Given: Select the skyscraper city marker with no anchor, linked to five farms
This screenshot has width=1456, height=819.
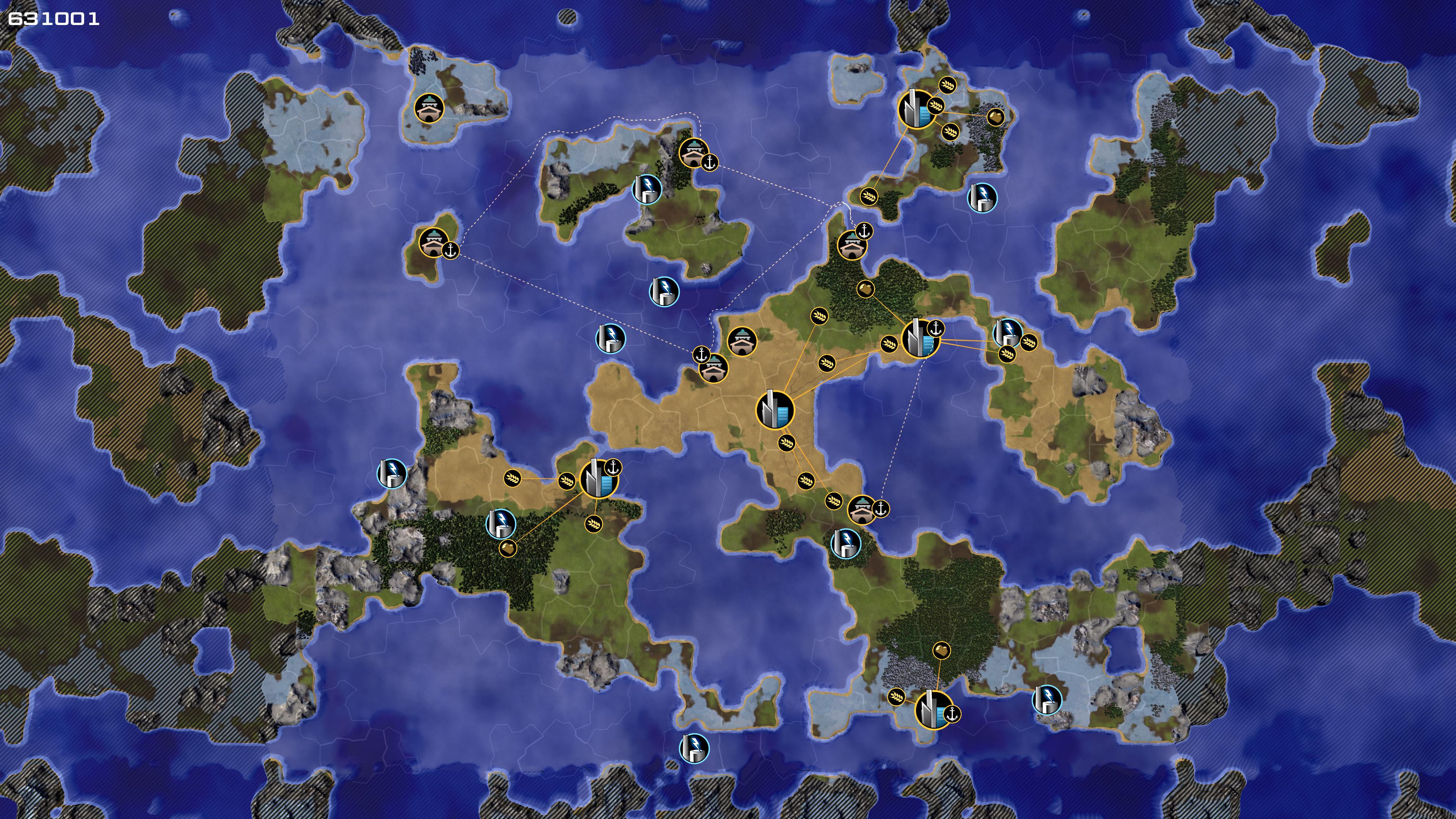Looking at the screenshot, I should point(775,409).
